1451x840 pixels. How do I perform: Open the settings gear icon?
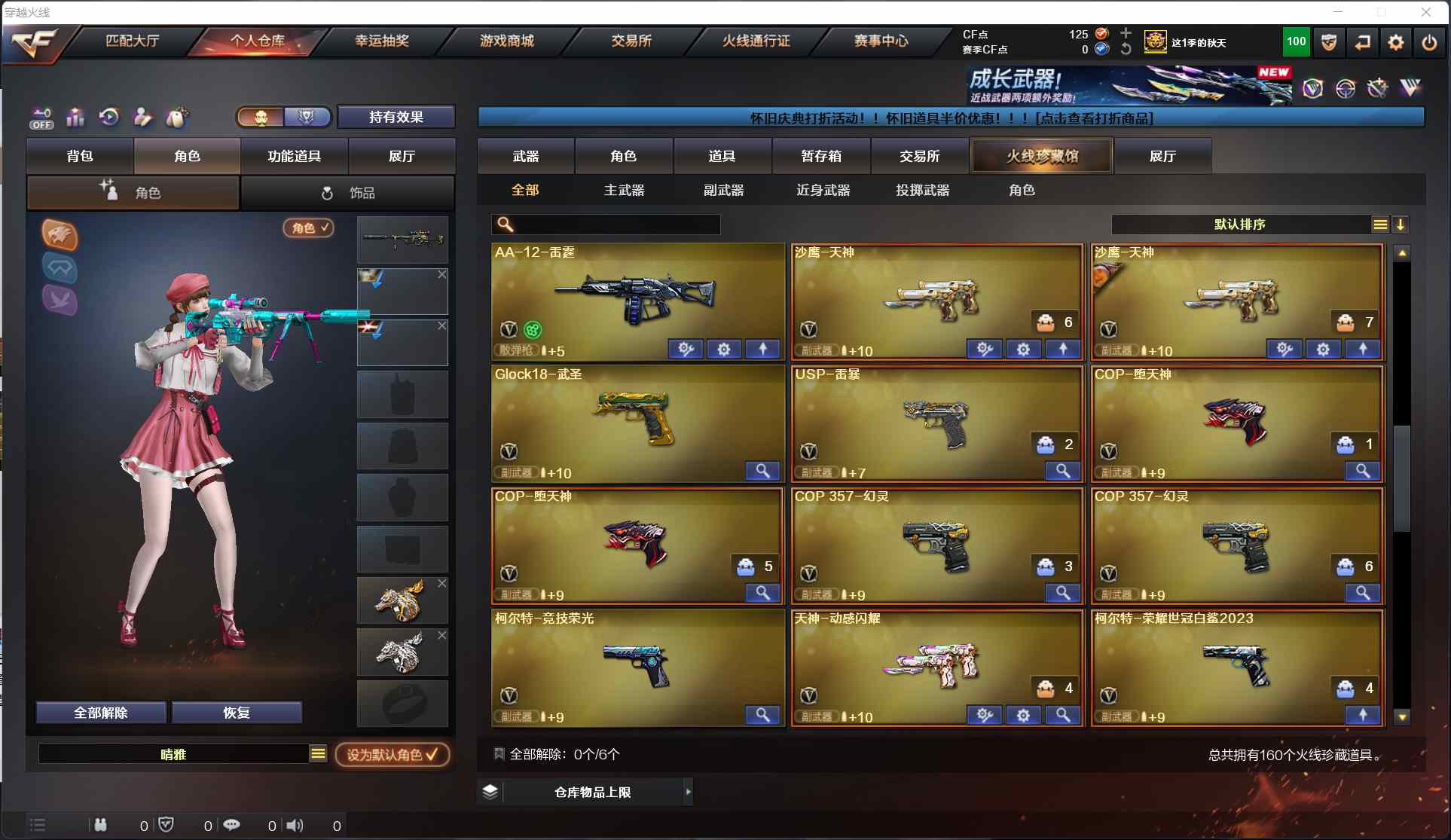(x=1395, y=42)
